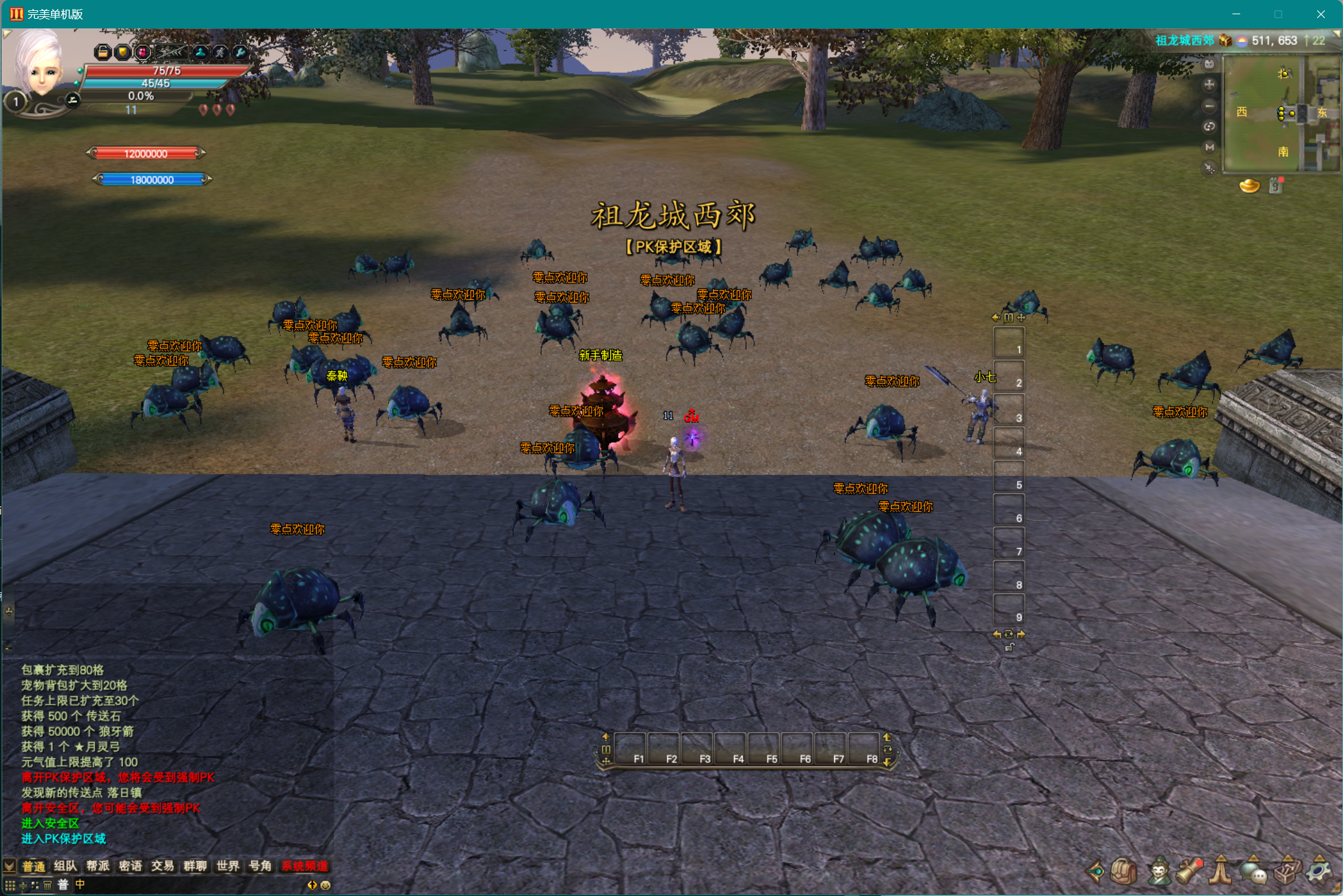The height and width of the screenshot is (896, 1343).
Task: Open the speech bubbles social menu
Action: pyautogui.click(x=1254, y=871)
